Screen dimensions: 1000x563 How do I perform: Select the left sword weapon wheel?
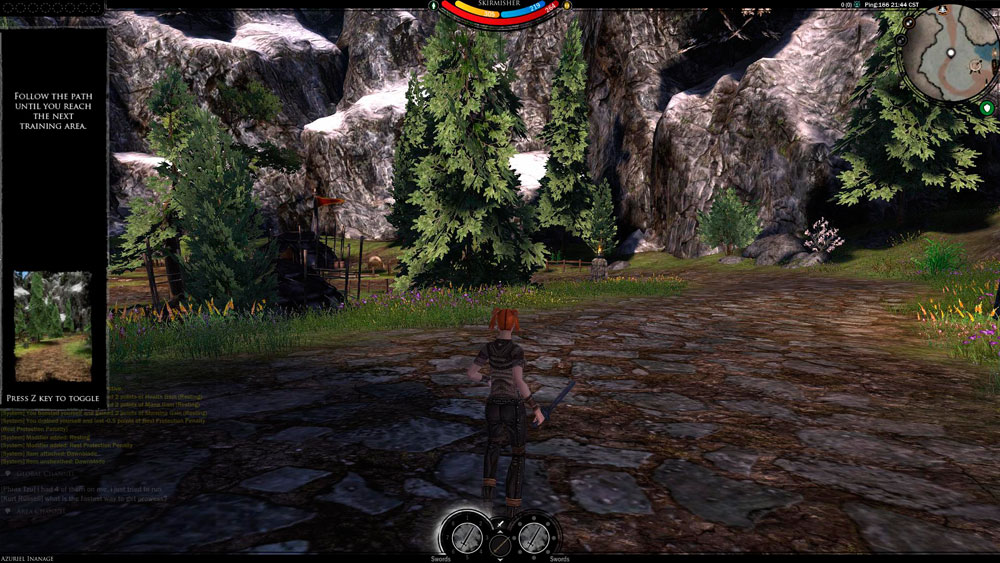tap(466, 536)
